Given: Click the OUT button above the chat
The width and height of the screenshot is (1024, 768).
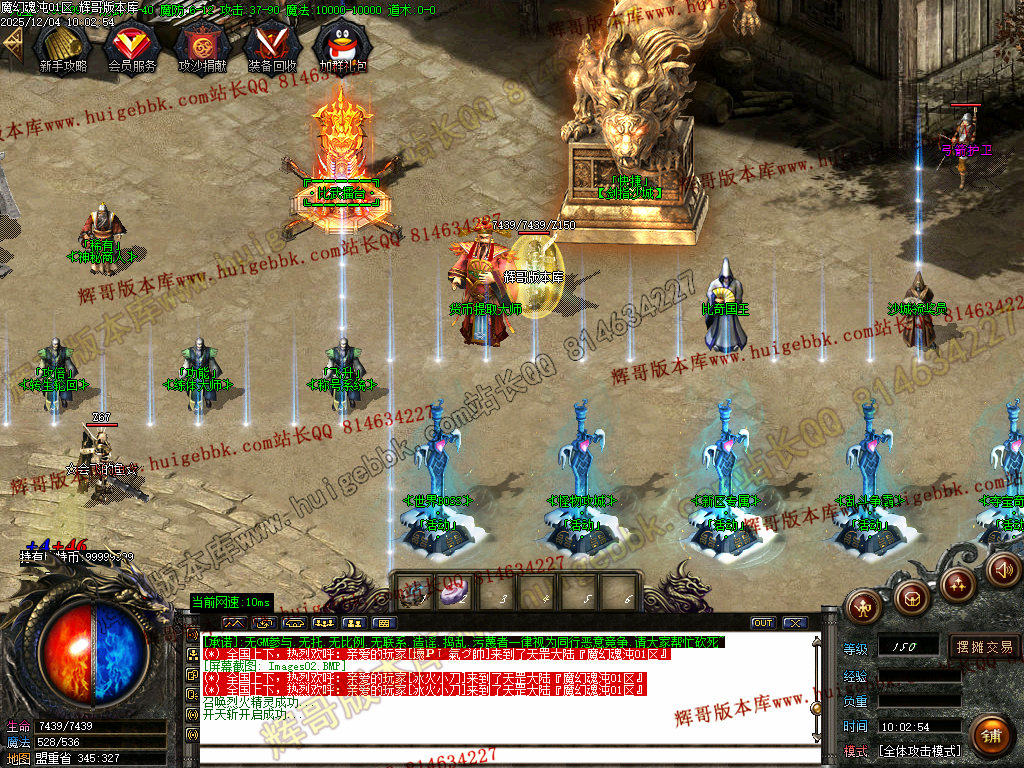Looking at the screenshot, I should pos(763,622).
